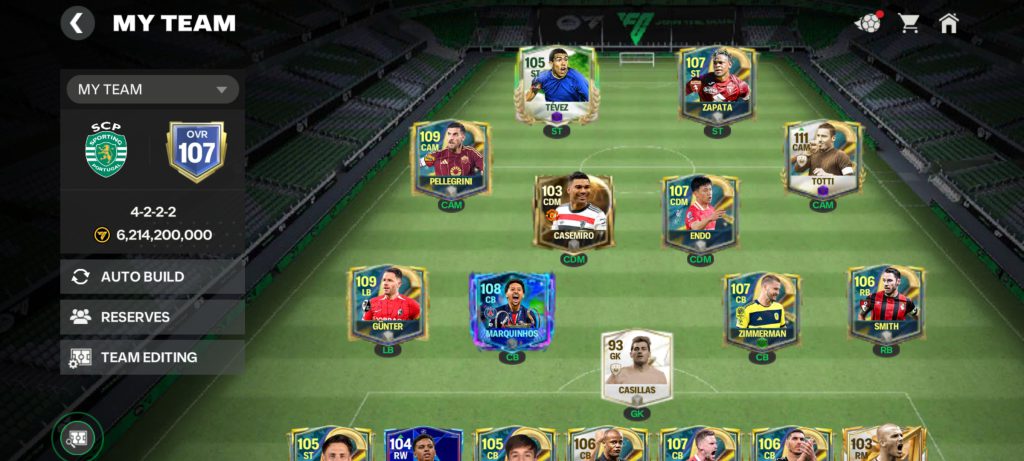Select the Tévez striker card
Screen dimensions: 1024x461
tap(557, 85)
